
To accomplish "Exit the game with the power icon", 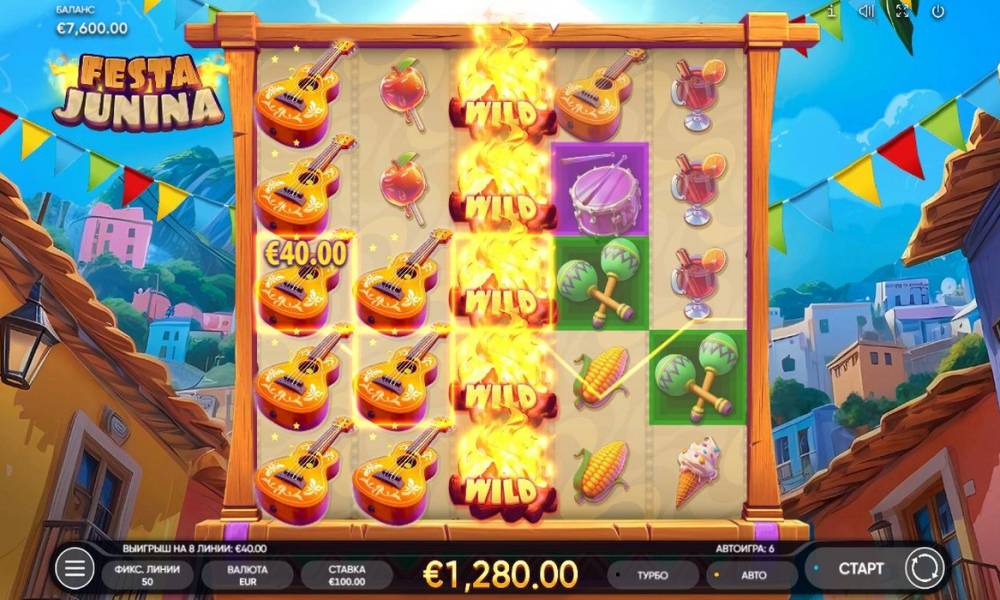I will point(938,11).
